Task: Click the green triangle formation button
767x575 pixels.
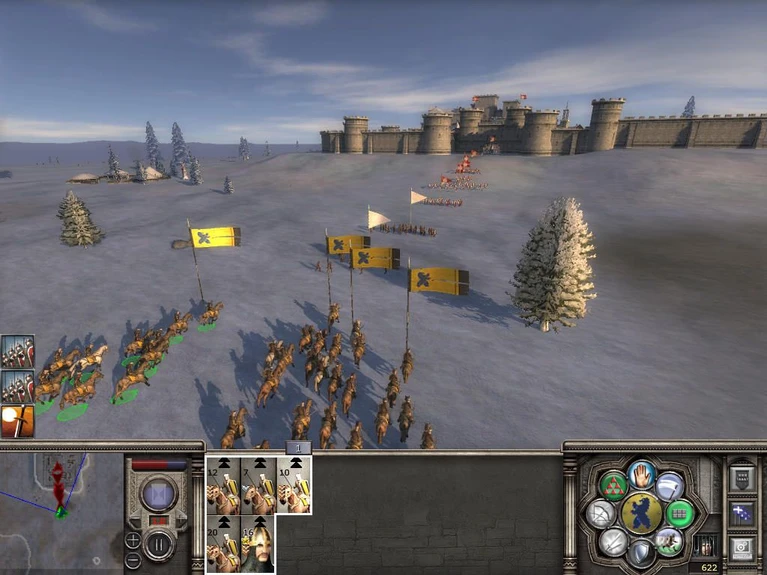Action: point(612,487)
